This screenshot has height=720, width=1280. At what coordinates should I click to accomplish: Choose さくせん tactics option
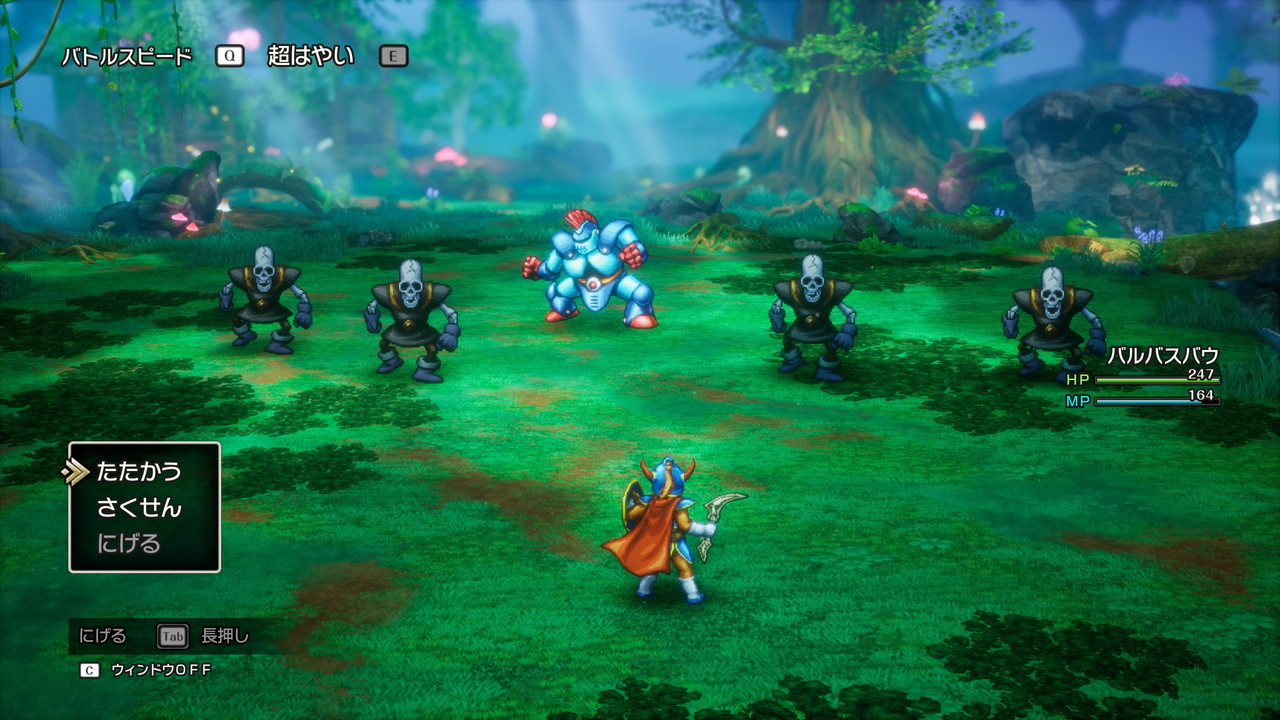pos(139,508)
